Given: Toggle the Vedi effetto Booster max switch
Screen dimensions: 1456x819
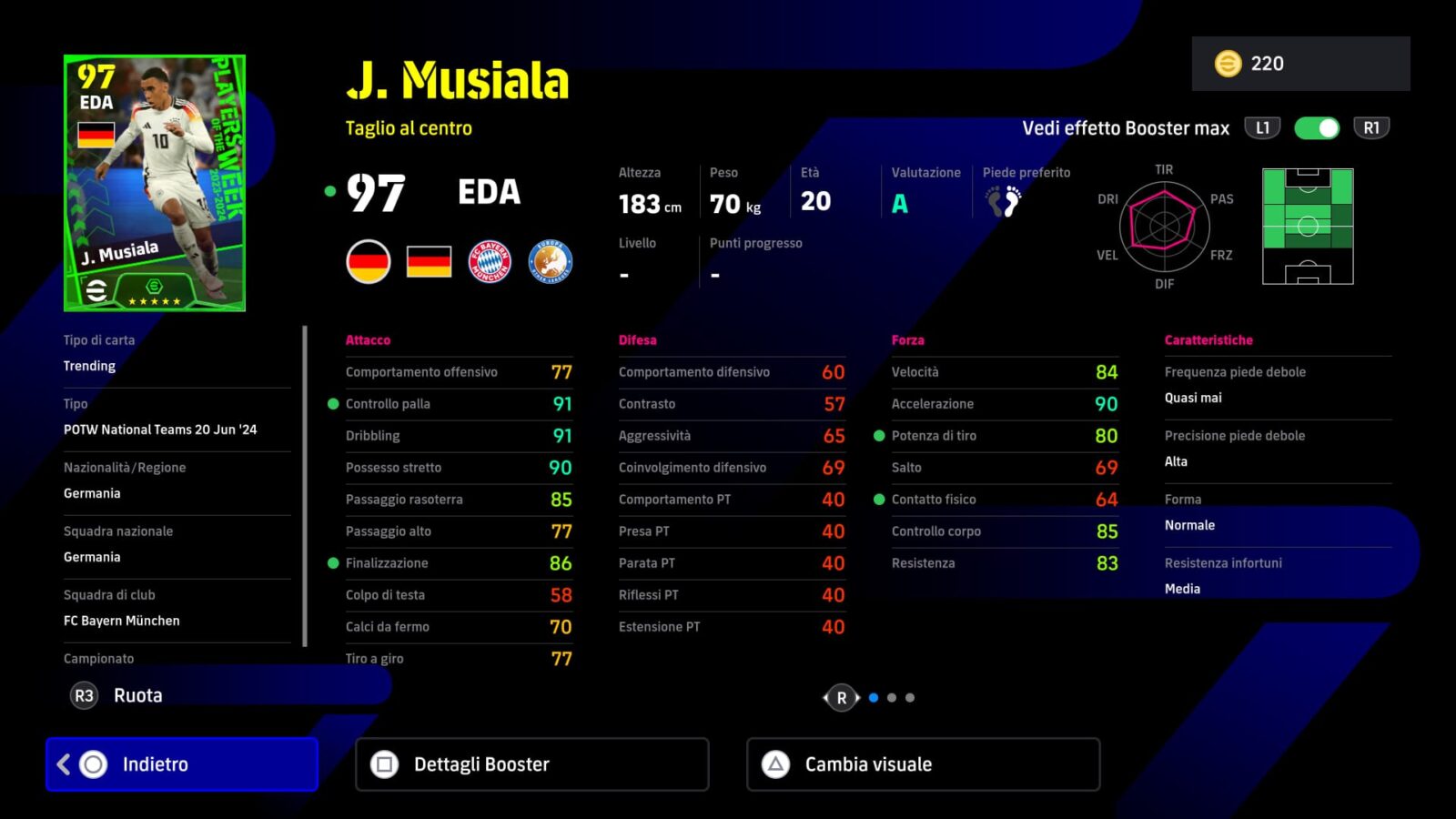Looking at the screenshot, I should tap(1317, 128).
